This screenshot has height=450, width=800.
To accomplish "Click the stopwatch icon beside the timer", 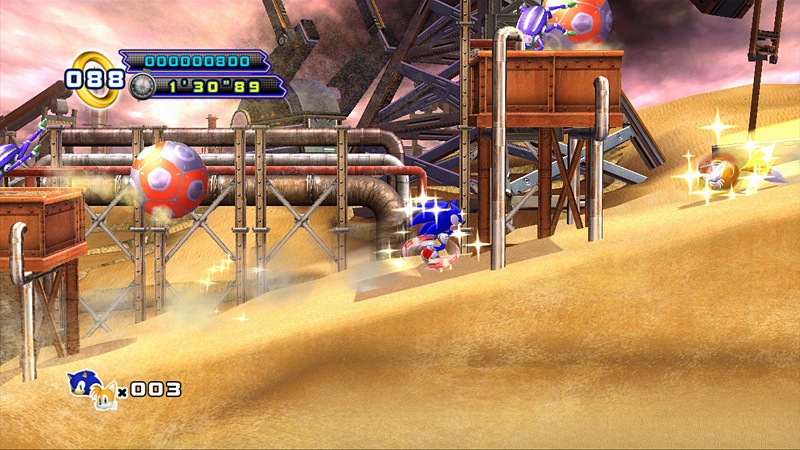I will click(142, 87).
